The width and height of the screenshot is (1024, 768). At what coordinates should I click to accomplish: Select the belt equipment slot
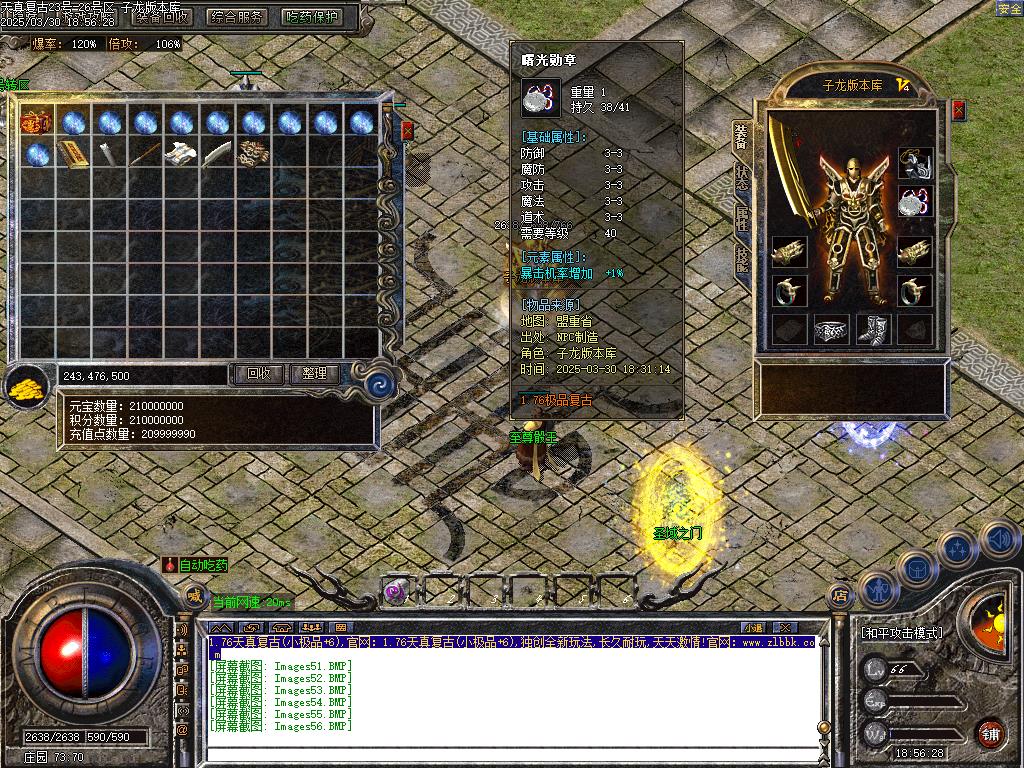[831, 329]
